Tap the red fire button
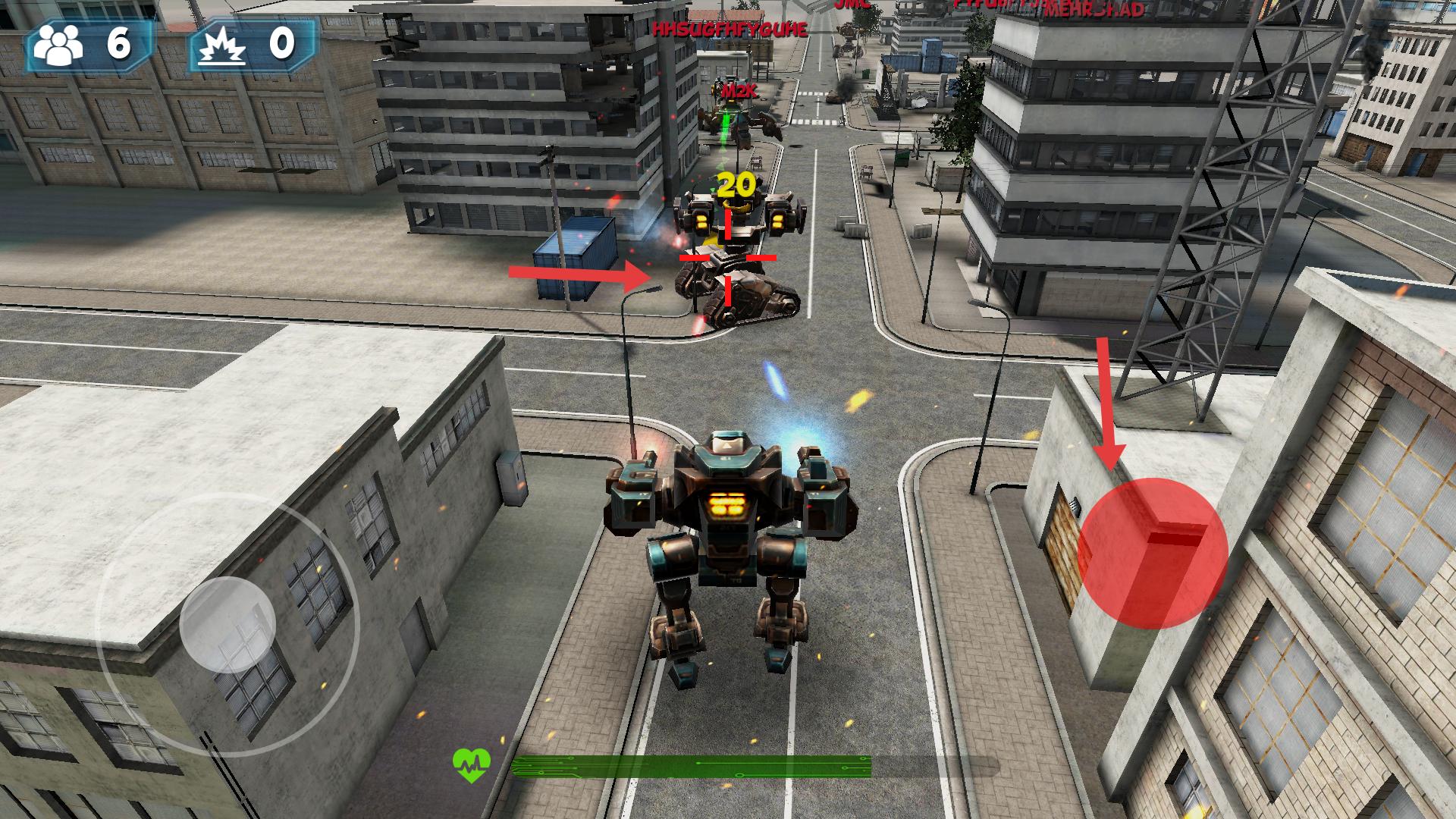This screenshot has height=819, width=1456. pos(1152,553)
